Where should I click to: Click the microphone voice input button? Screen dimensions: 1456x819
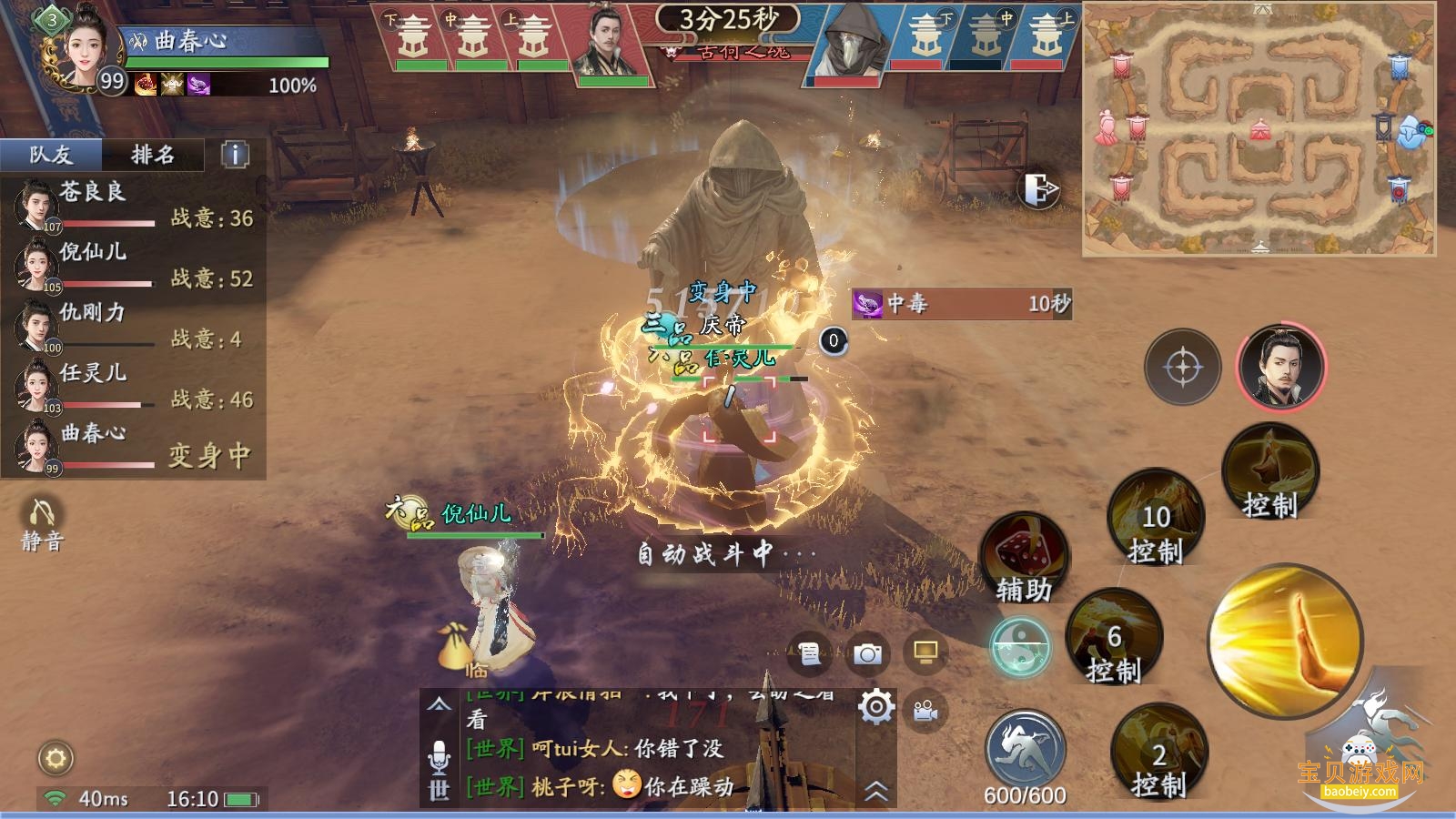coord(439,754)
